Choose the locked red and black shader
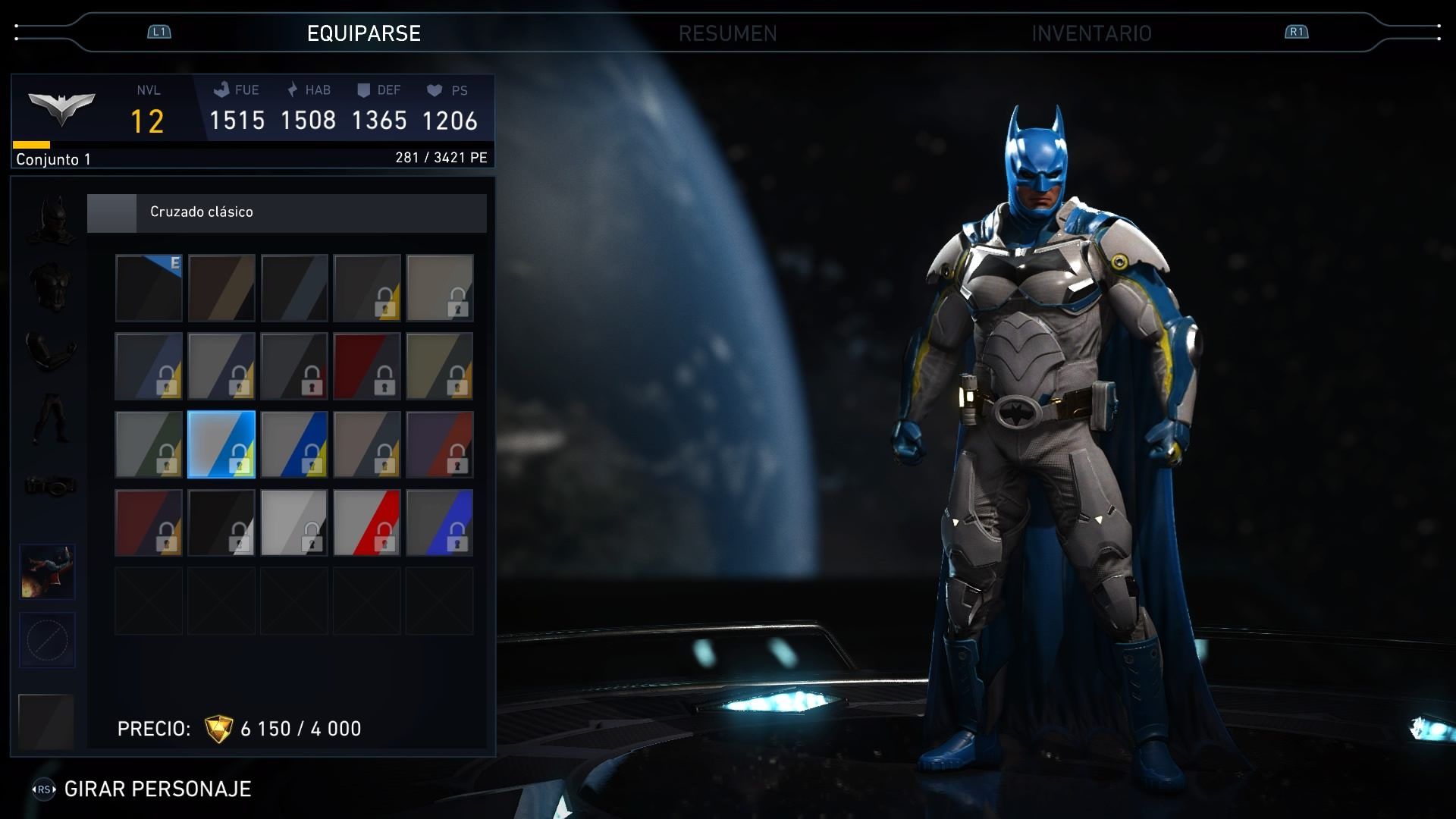 coord(367,366)
